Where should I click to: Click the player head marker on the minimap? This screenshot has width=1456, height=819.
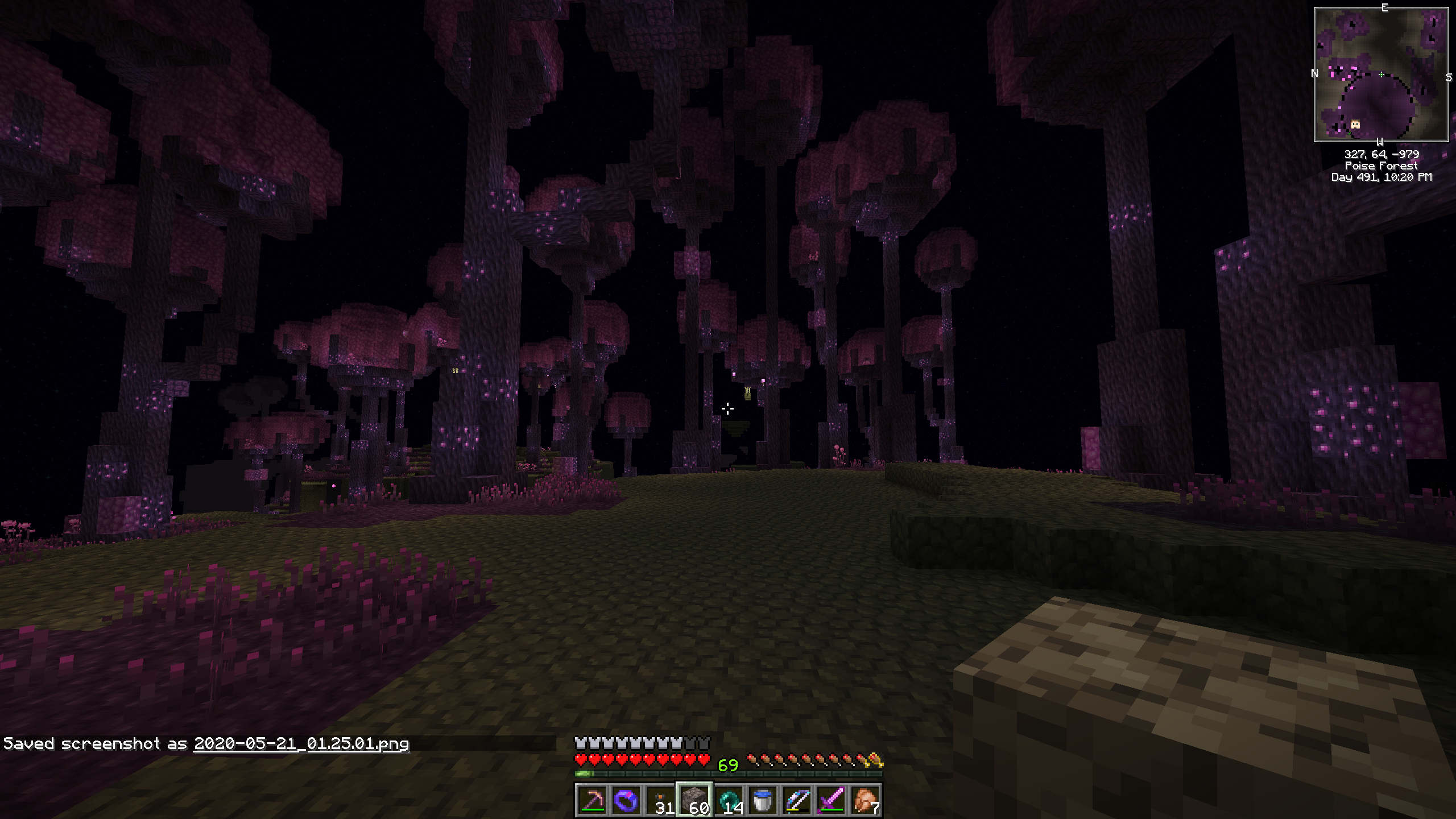click(1355, 124)
